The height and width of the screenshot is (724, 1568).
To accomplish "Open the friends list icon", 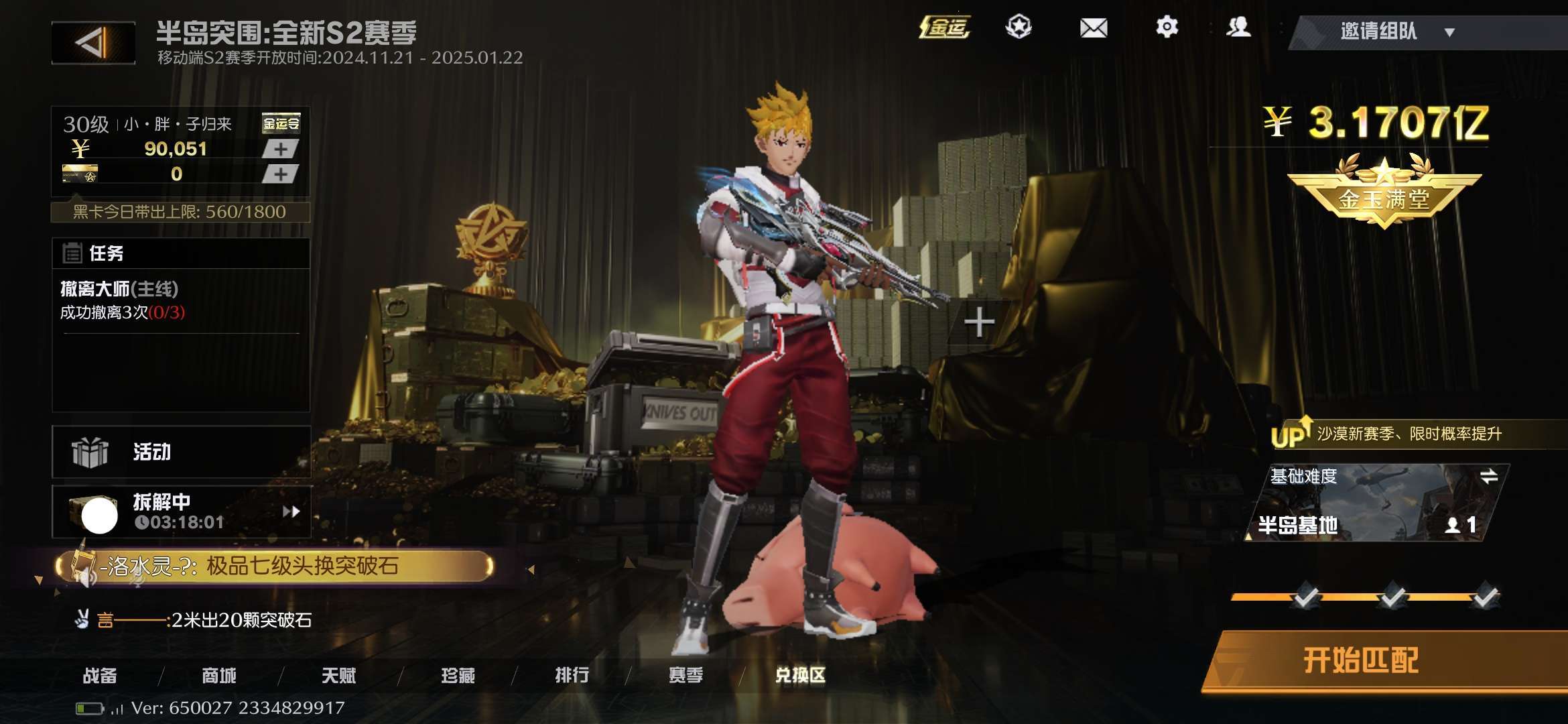I will click(x=1238, y=27).
